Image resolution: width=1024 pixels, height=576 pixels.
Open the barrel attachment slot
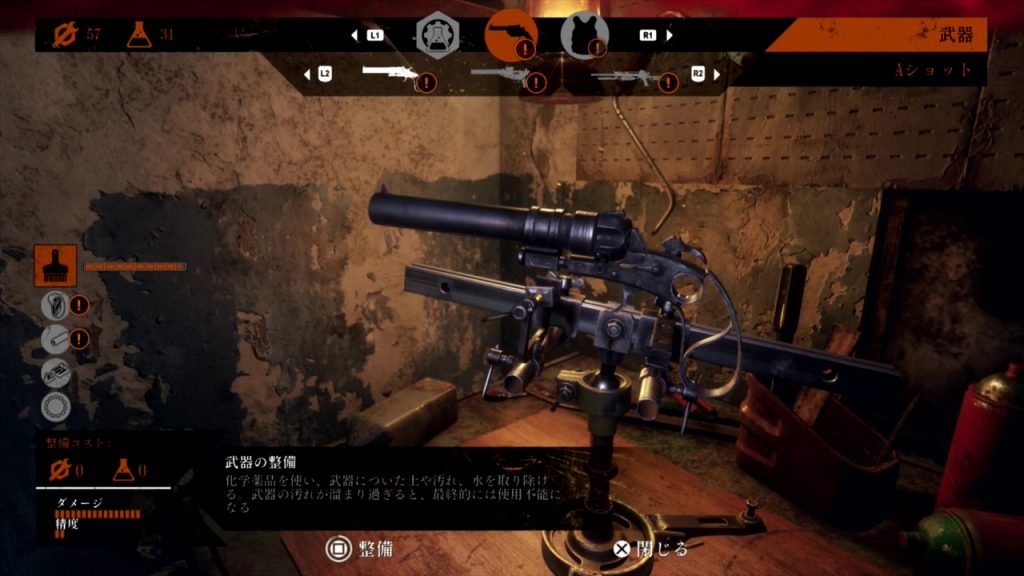[55, 338]
